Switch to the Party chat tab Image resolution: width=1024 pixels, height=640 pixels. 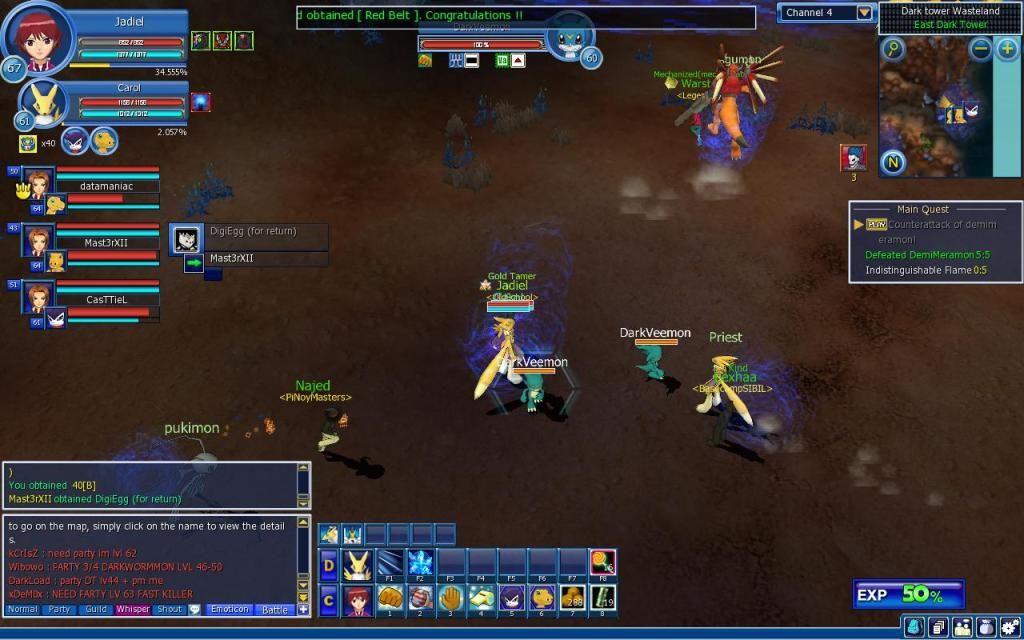coord(59,609)
